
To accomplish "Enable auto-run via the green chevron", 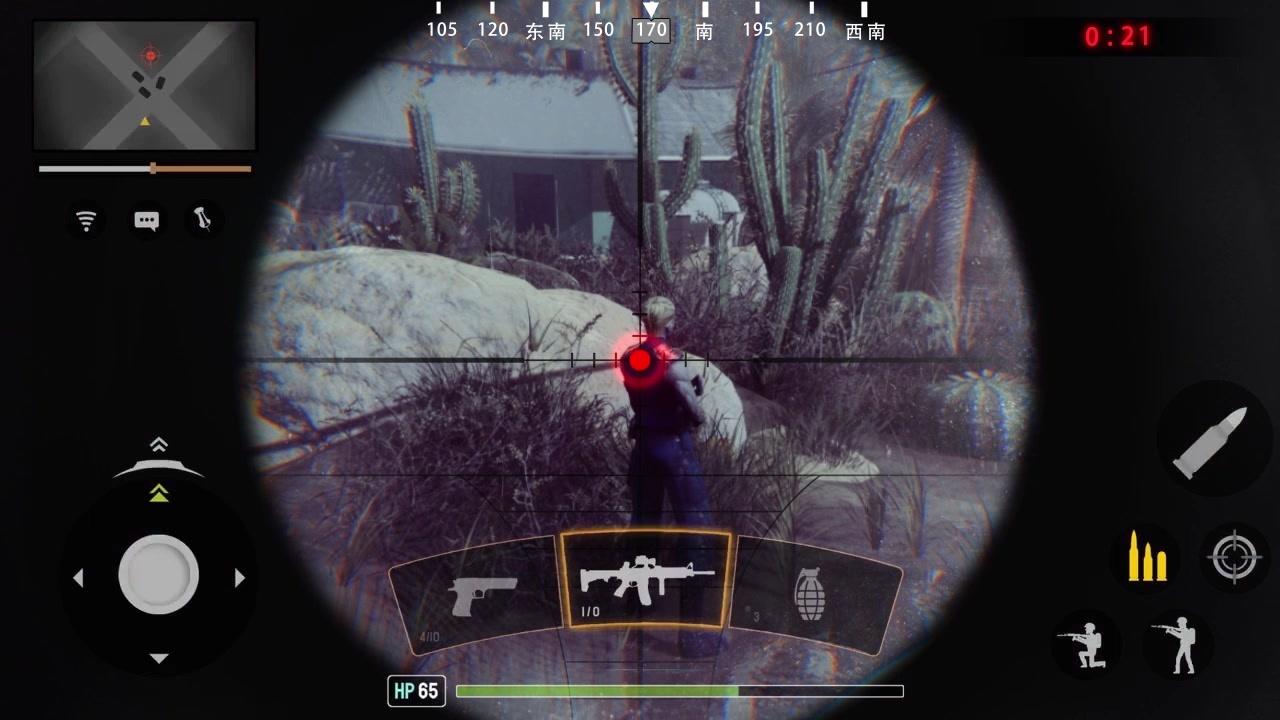I will (x=158, y=491).
